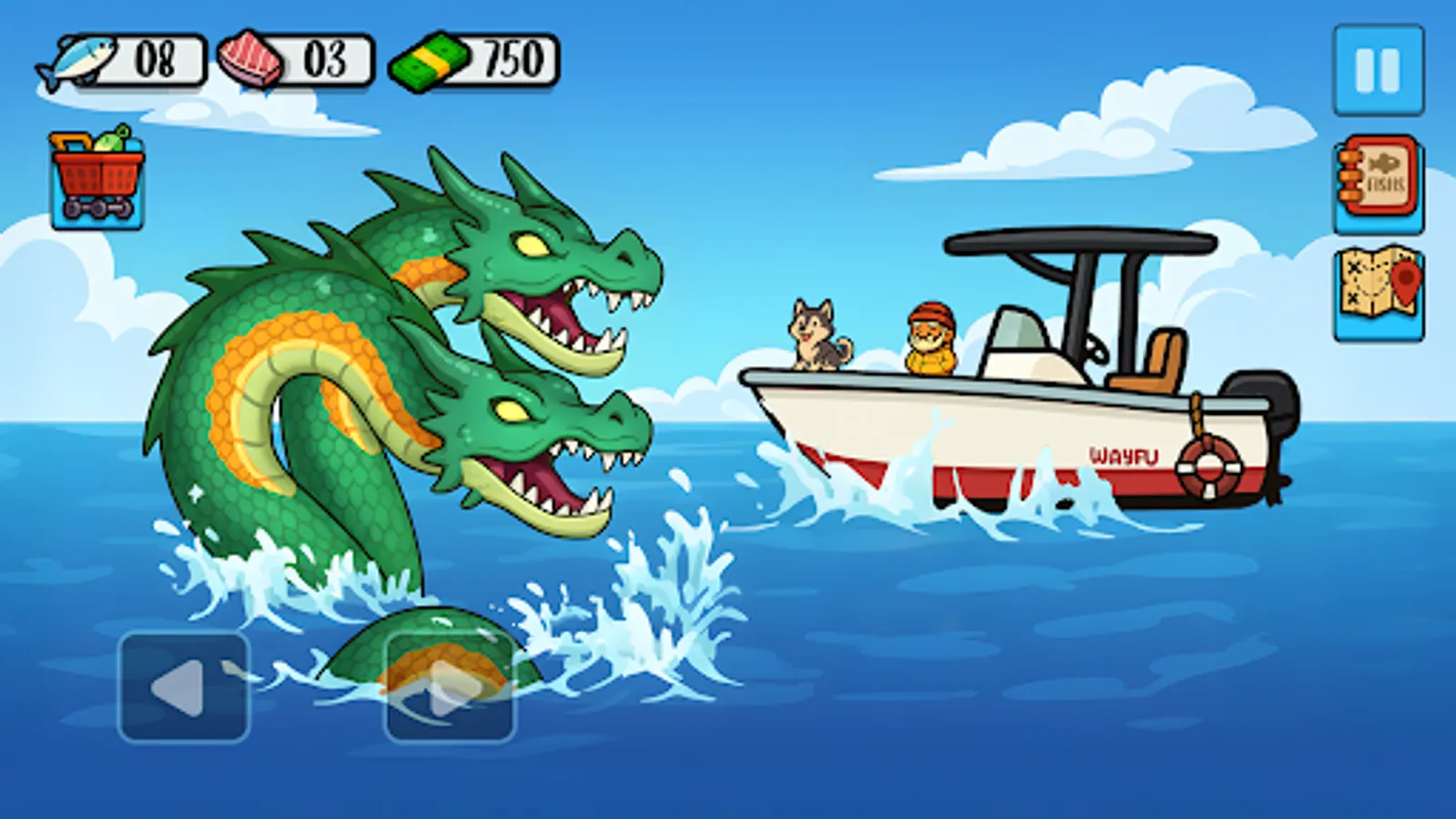This screenshot has height=819, width=1456.
Task: Click the husky dog on the boat
Action: pos(814,335)
